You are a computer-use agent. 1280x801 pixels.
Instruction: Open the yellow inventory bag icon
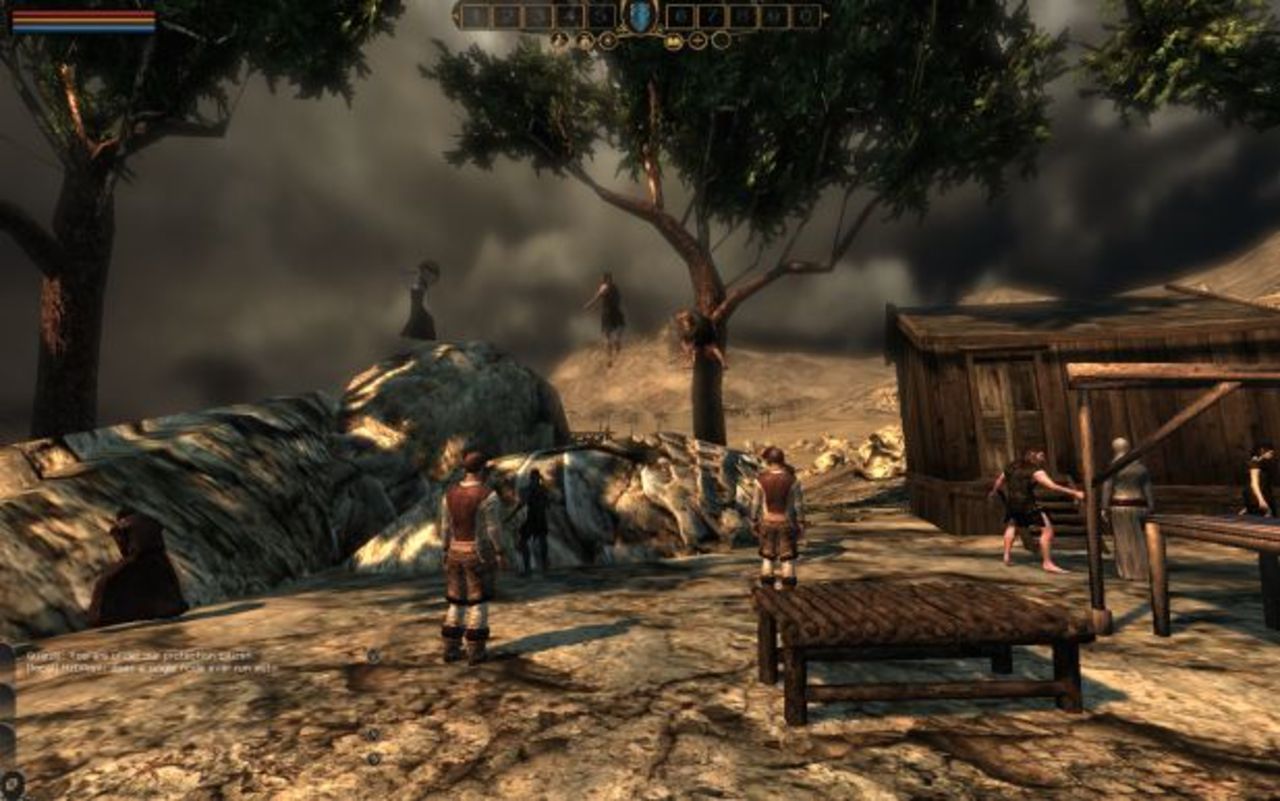(x=674, y=40)
